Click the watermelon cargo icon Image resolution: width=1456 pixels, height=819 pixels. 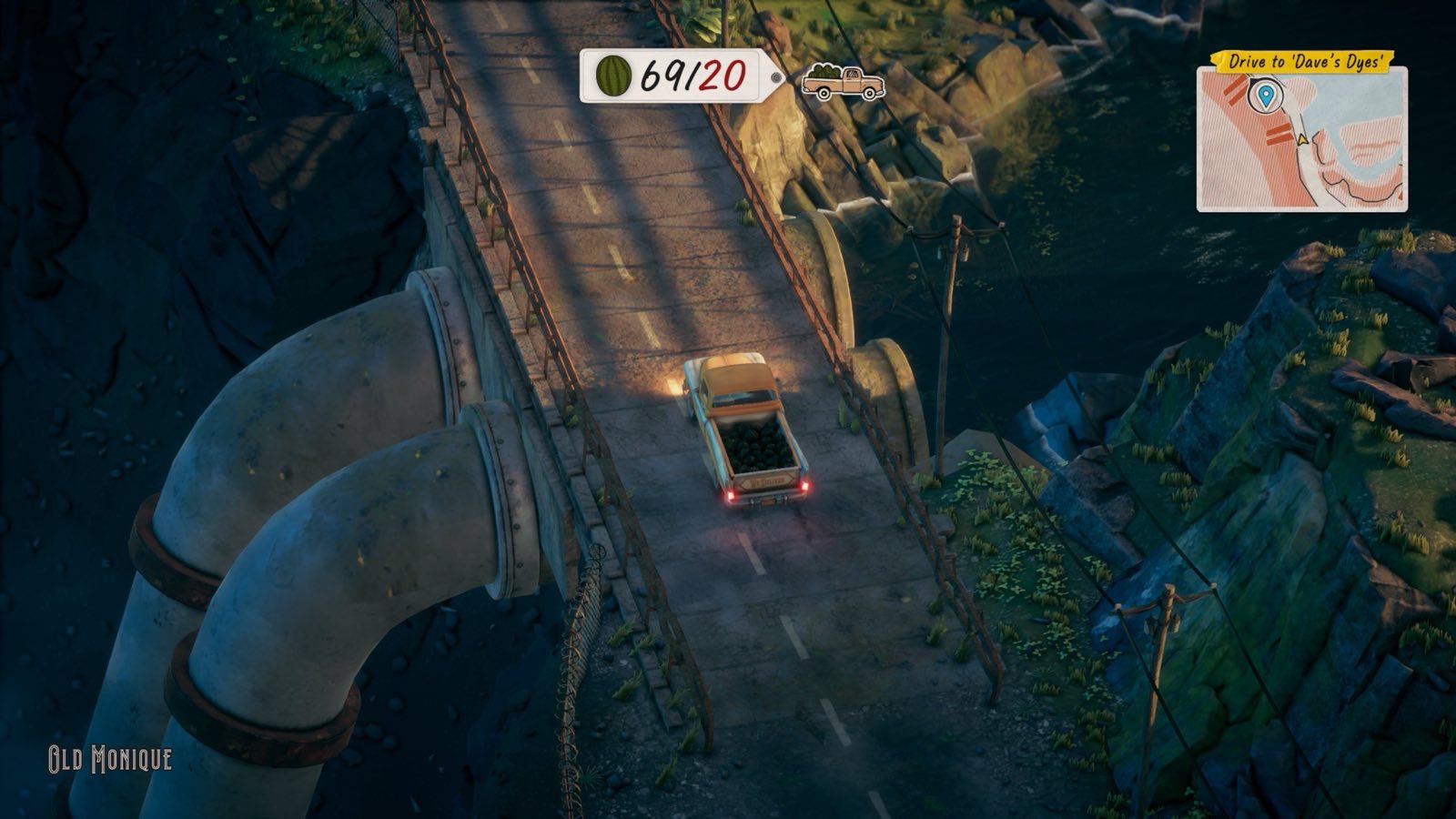click(613, 76)
